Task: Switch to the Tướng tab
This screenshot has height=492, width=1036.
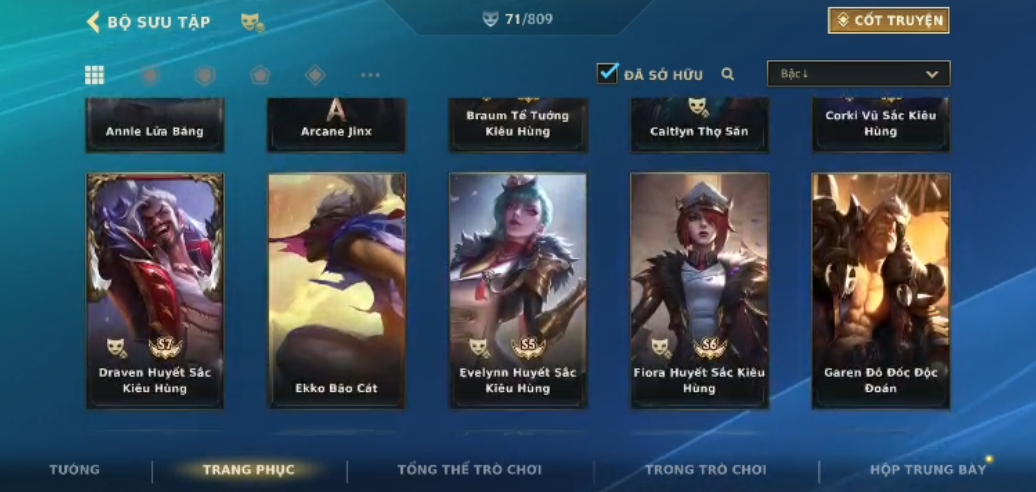Action: tap(75, 470)
